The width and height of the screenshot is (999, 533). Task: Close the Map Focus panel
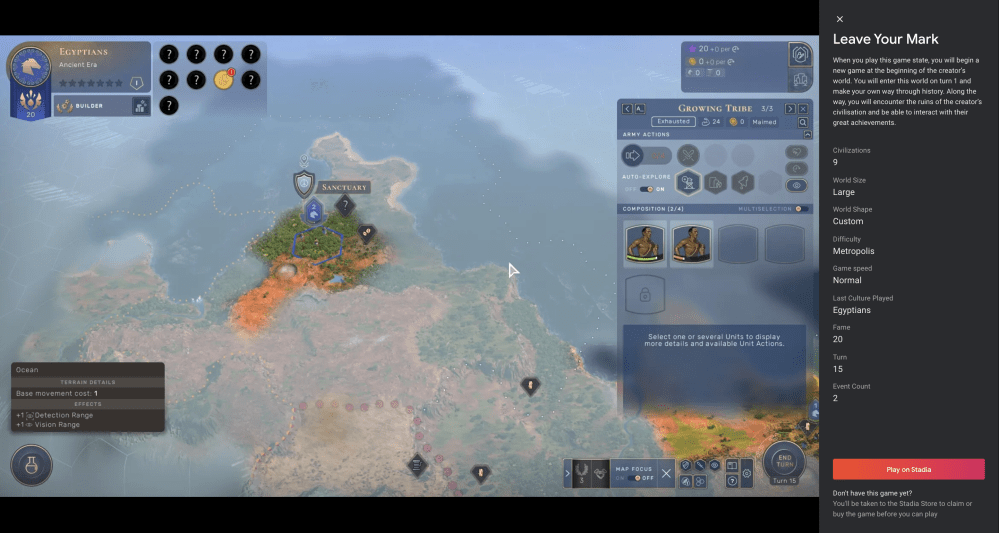tap(666, 473)
